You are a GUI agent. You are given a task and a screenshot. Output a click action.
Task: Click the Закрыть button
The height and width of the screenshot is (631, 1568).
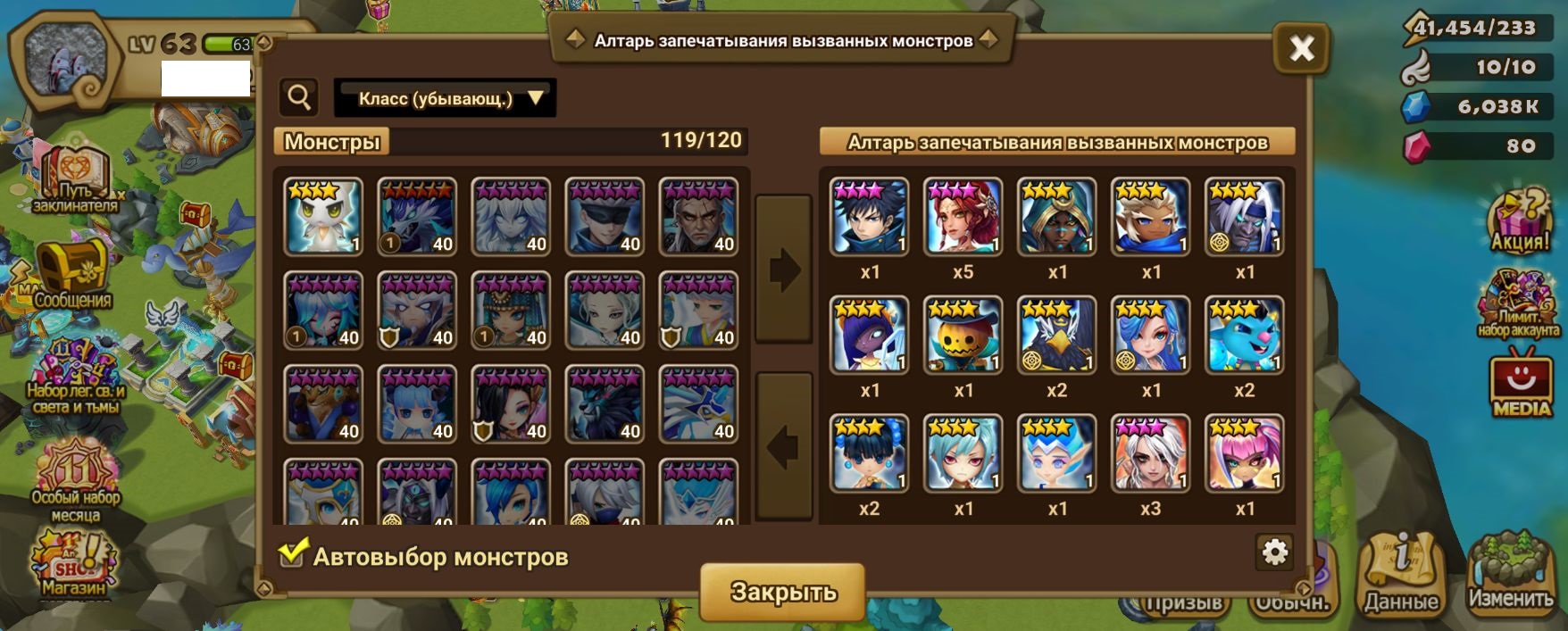(x=782, y=591)
